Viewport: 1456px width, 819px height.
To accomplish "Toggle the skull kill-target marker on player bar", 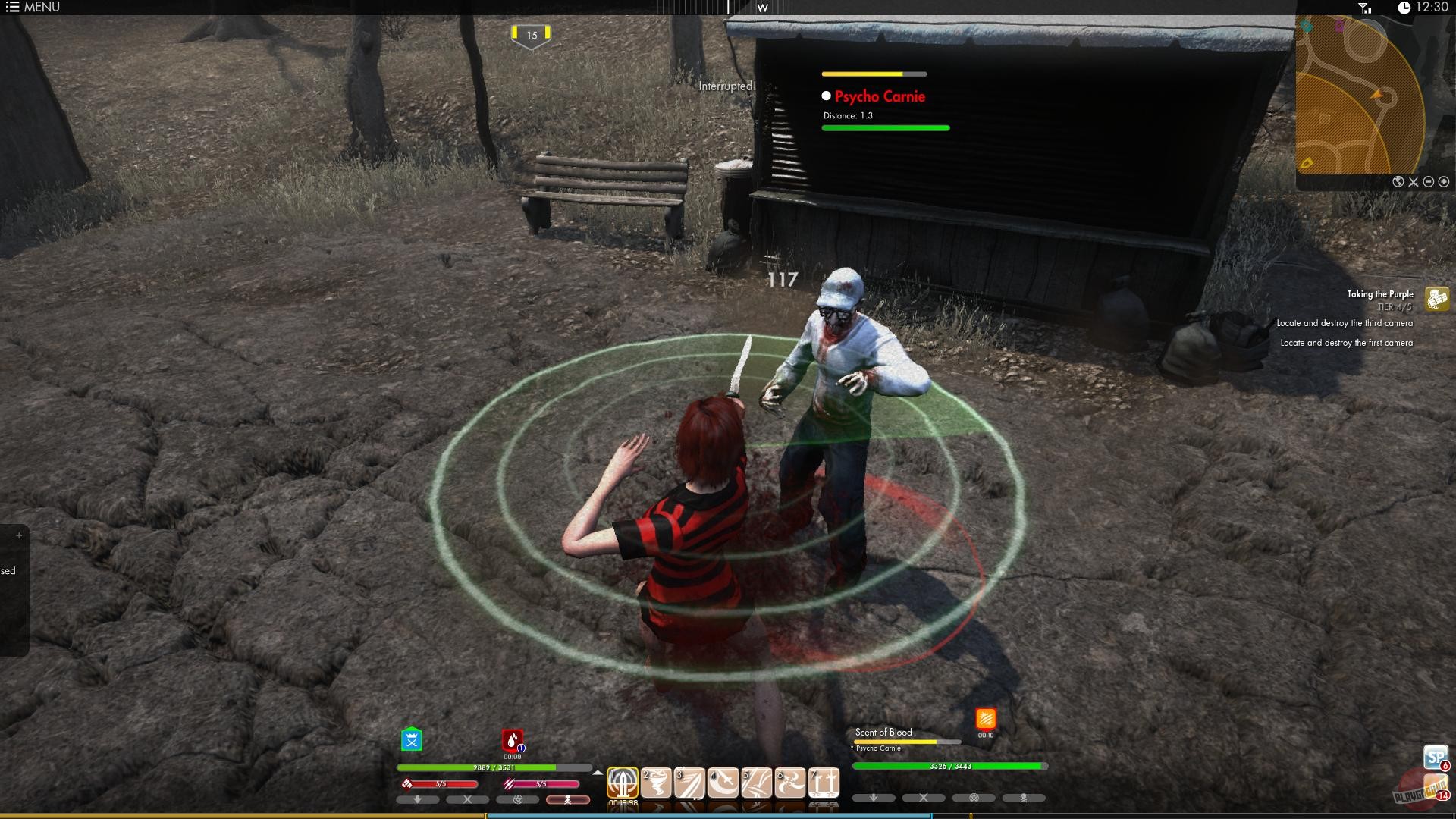I will tap(568, 800).
